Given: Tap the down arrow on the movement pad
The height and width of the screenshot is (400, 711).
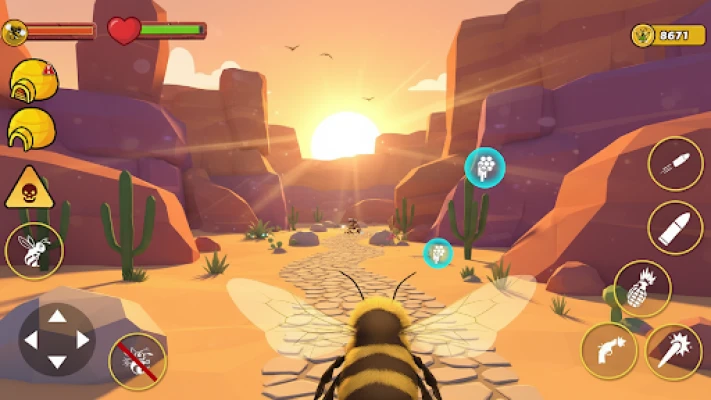Looking at the screenshot, I should [57, 362].
